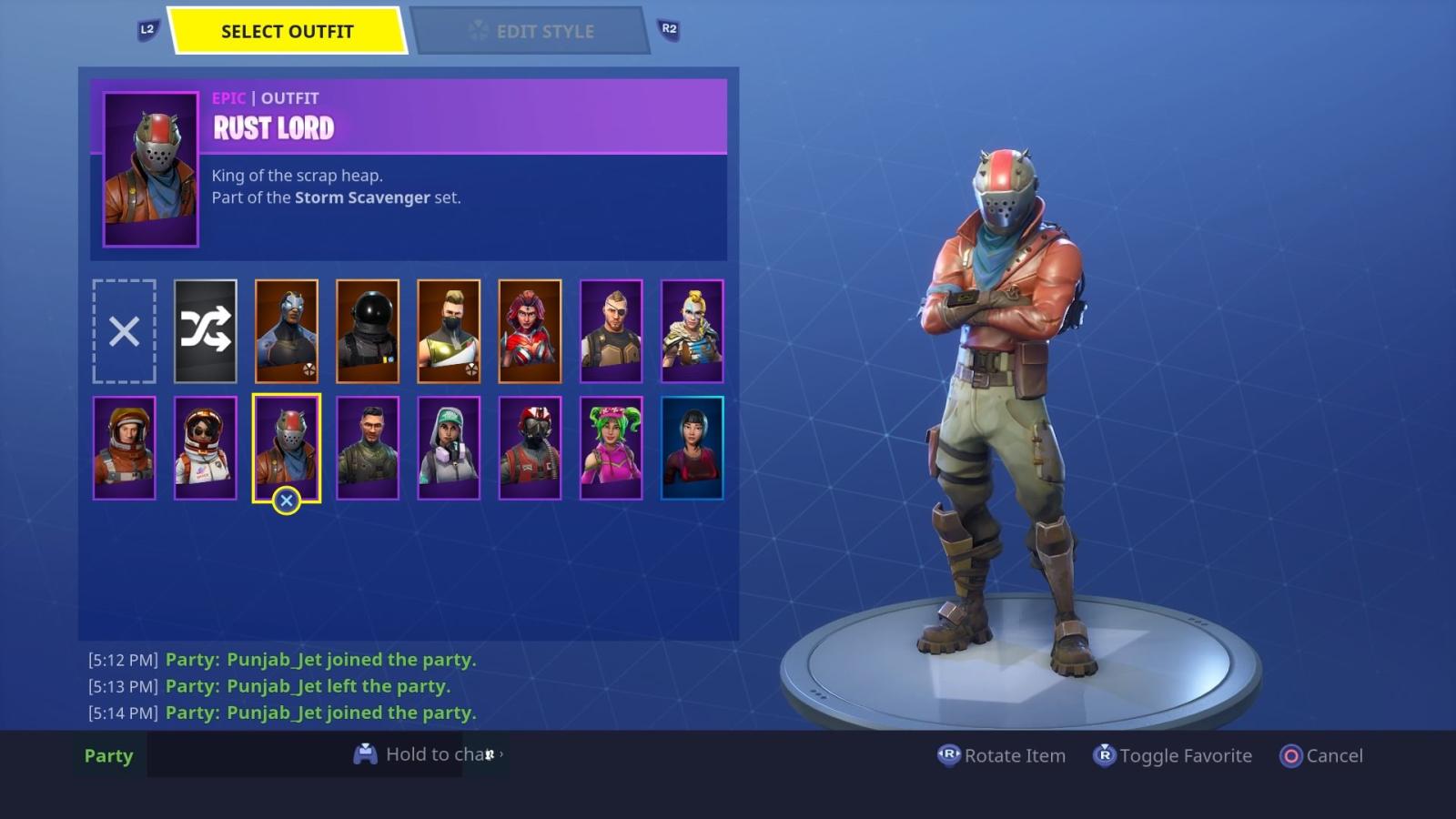Click the shuffle random outfit icon
The height and width of the screenshot is (819, 1456).
click(206, 330)
